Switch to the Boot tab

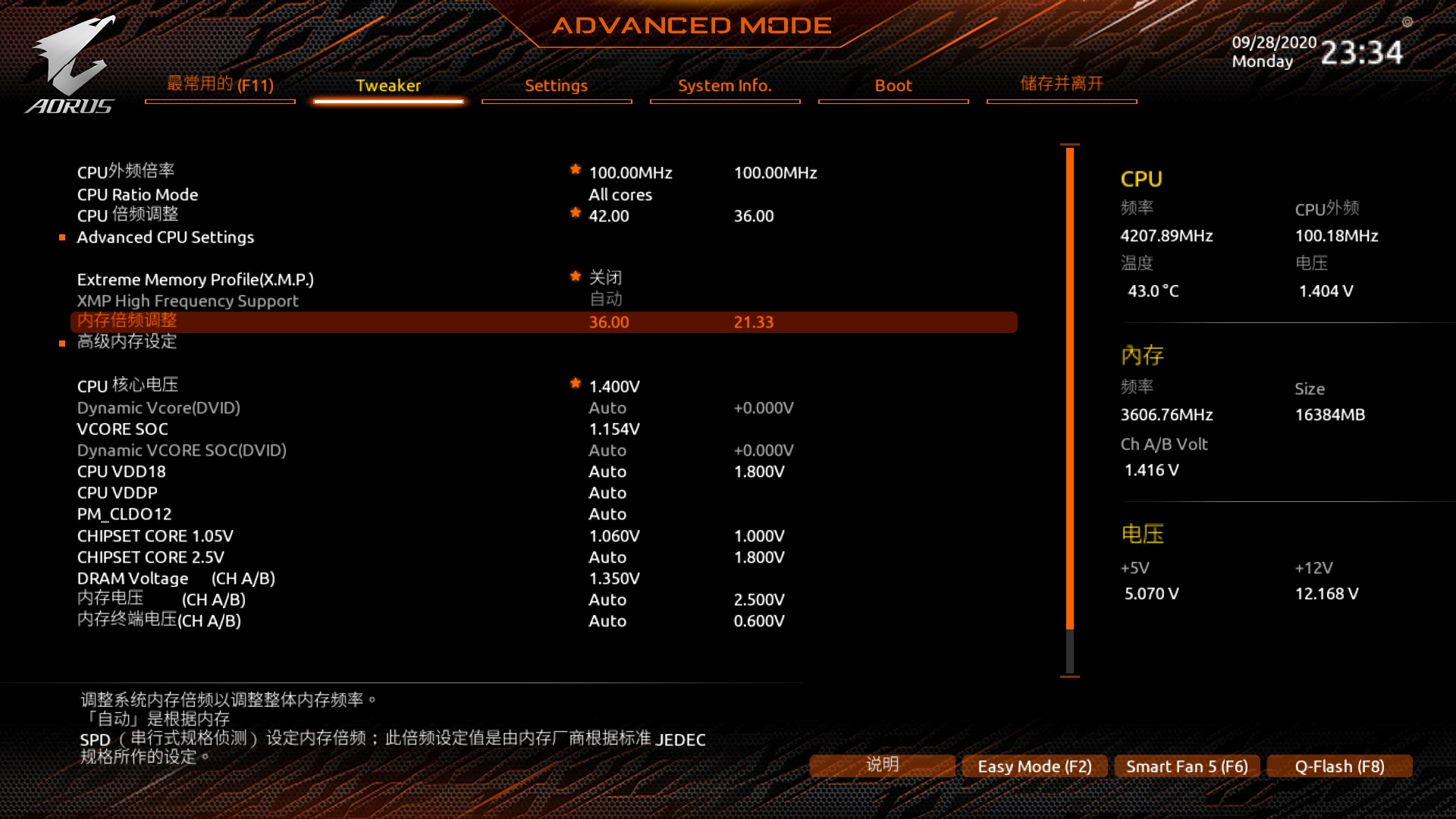pos(893,86)
